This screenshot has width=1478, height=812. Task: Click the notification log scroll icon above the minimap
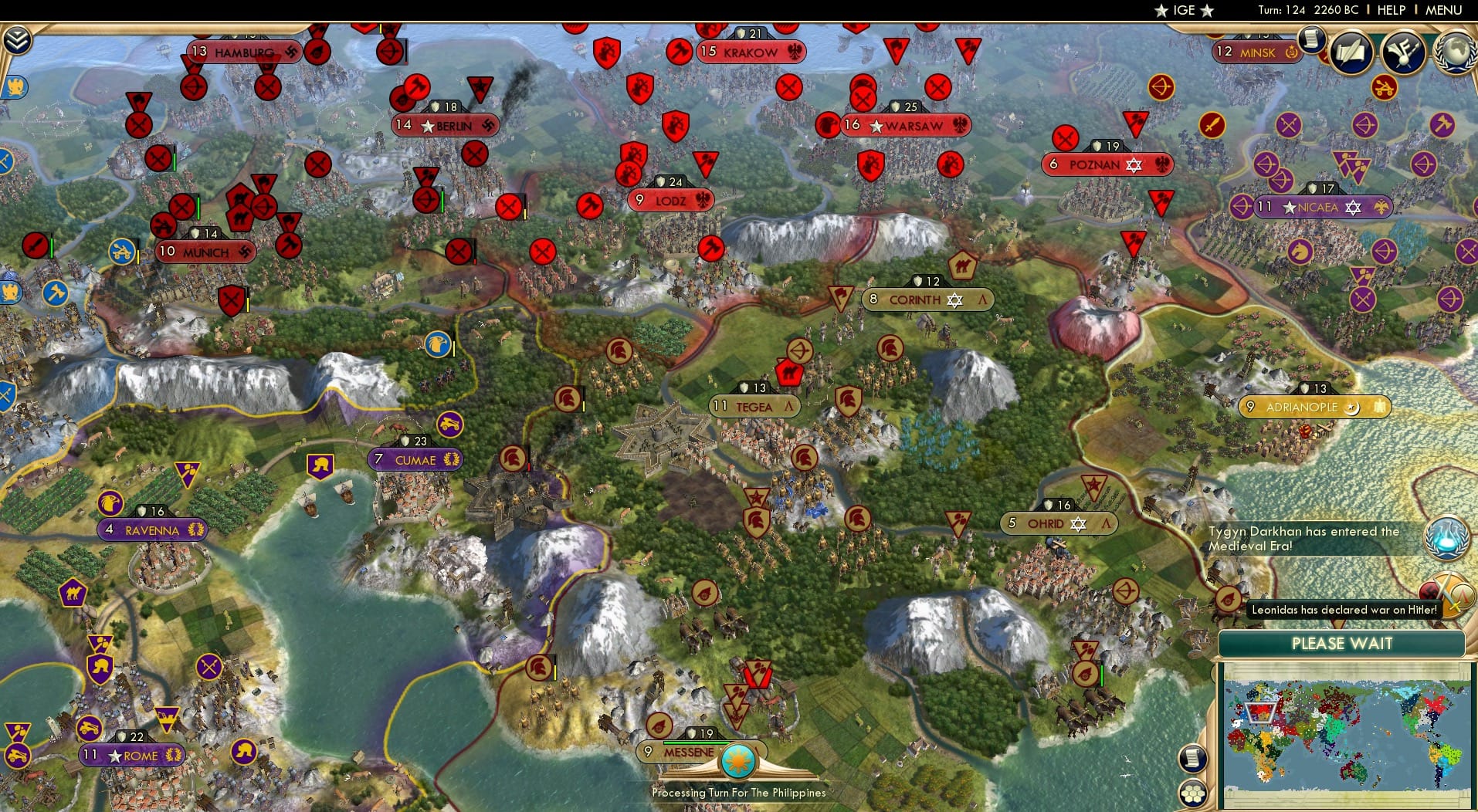pos(1193,759)
